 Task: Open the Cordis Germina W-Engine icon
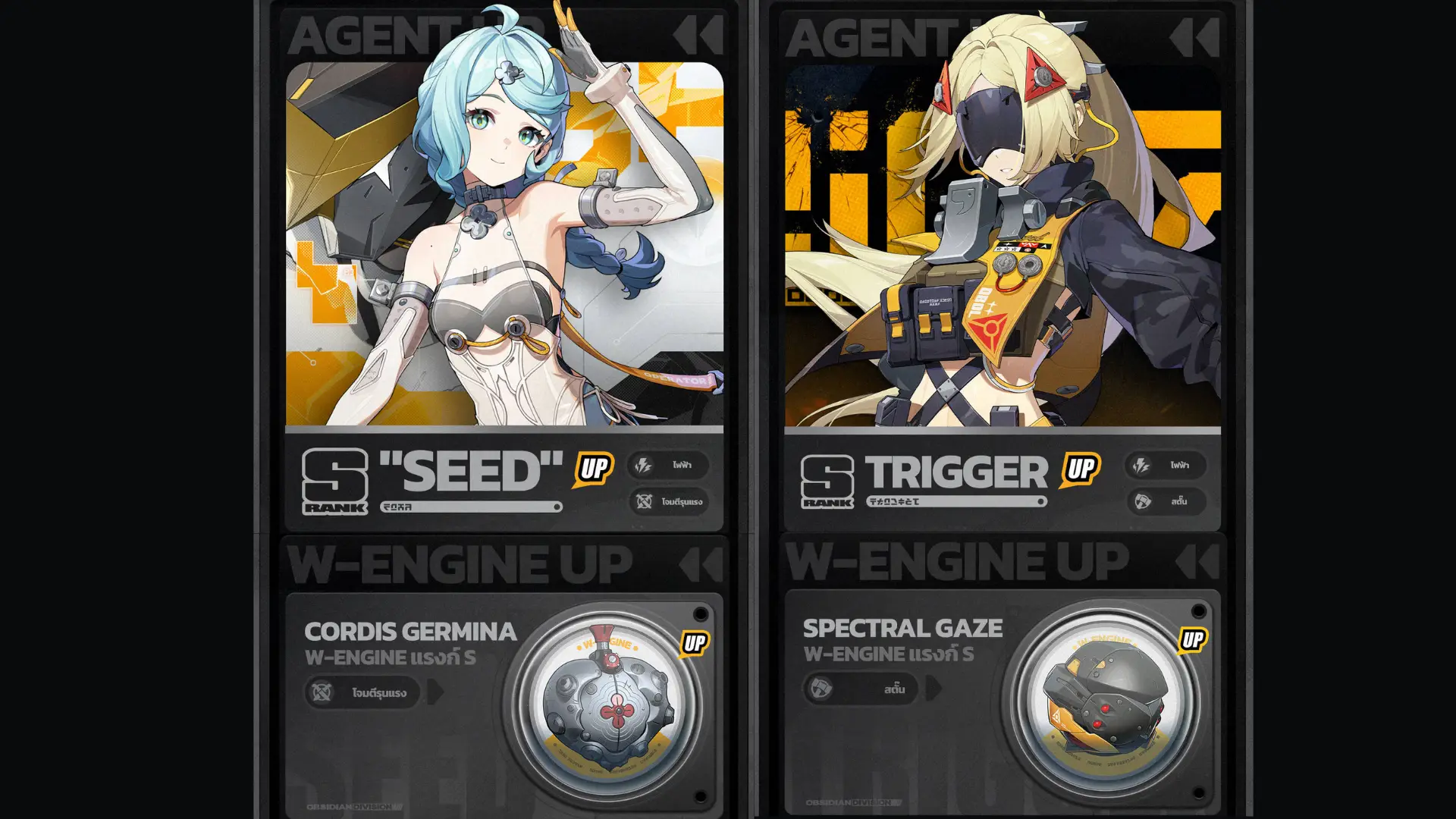[611, 701]
